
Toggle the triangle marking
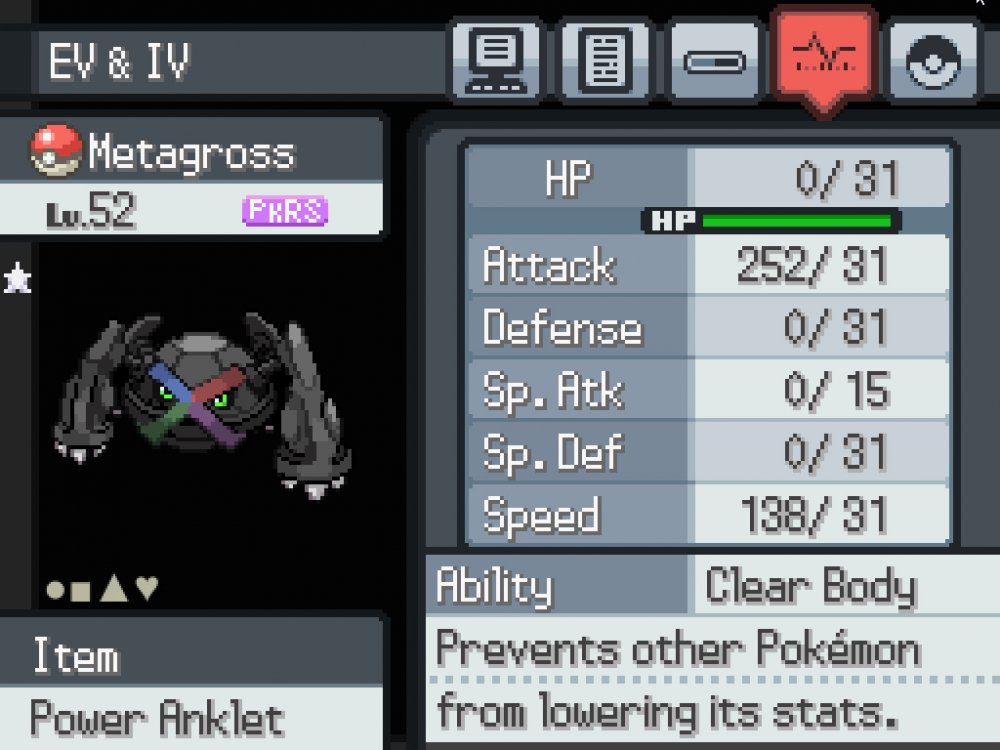tap(114, 589)
